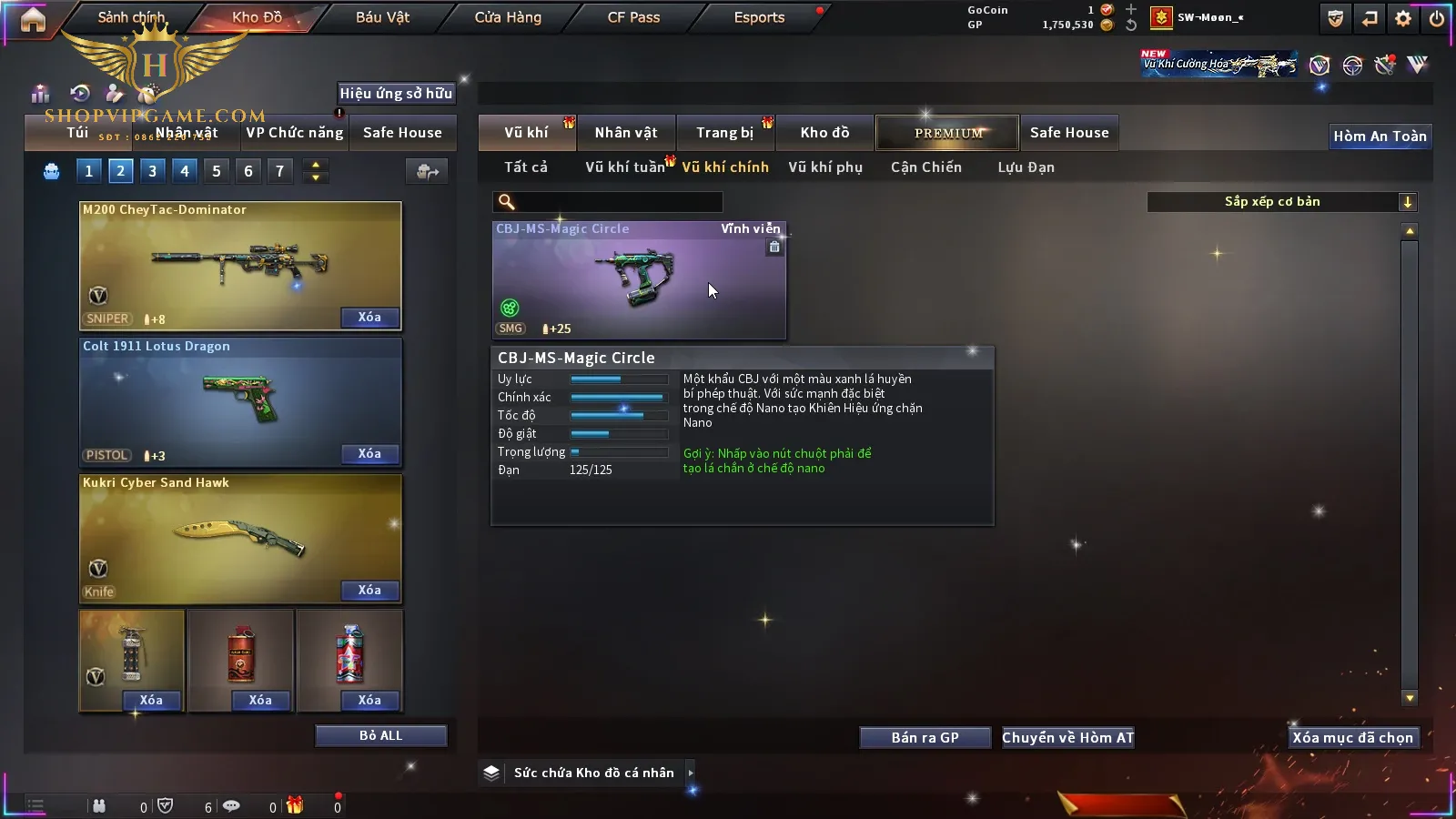The image size is (1456, 819).
Task: Select the Nhân vật inventory tab
Action: [x=626, y=133]
